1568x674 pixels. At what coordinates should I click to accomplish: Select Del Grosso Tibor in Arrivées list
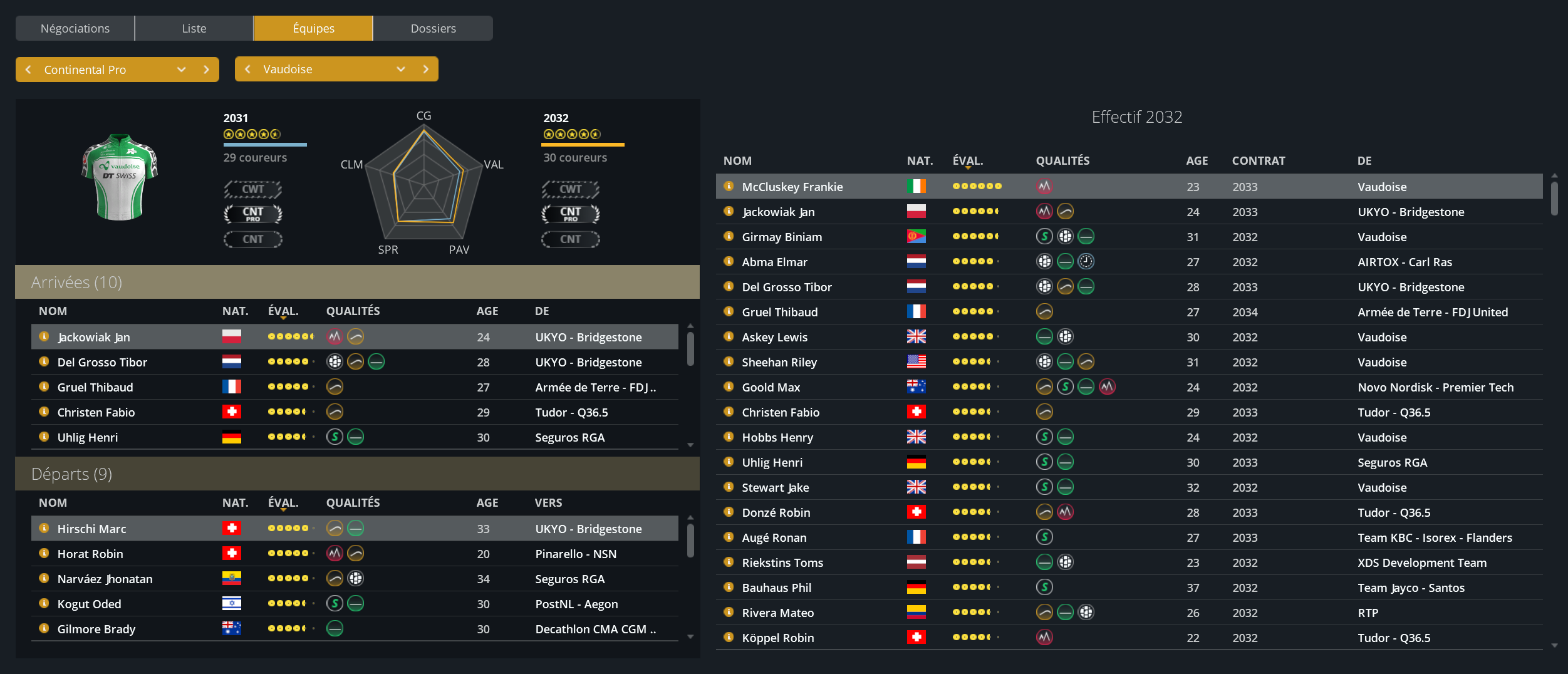click(x=103, y=362)
